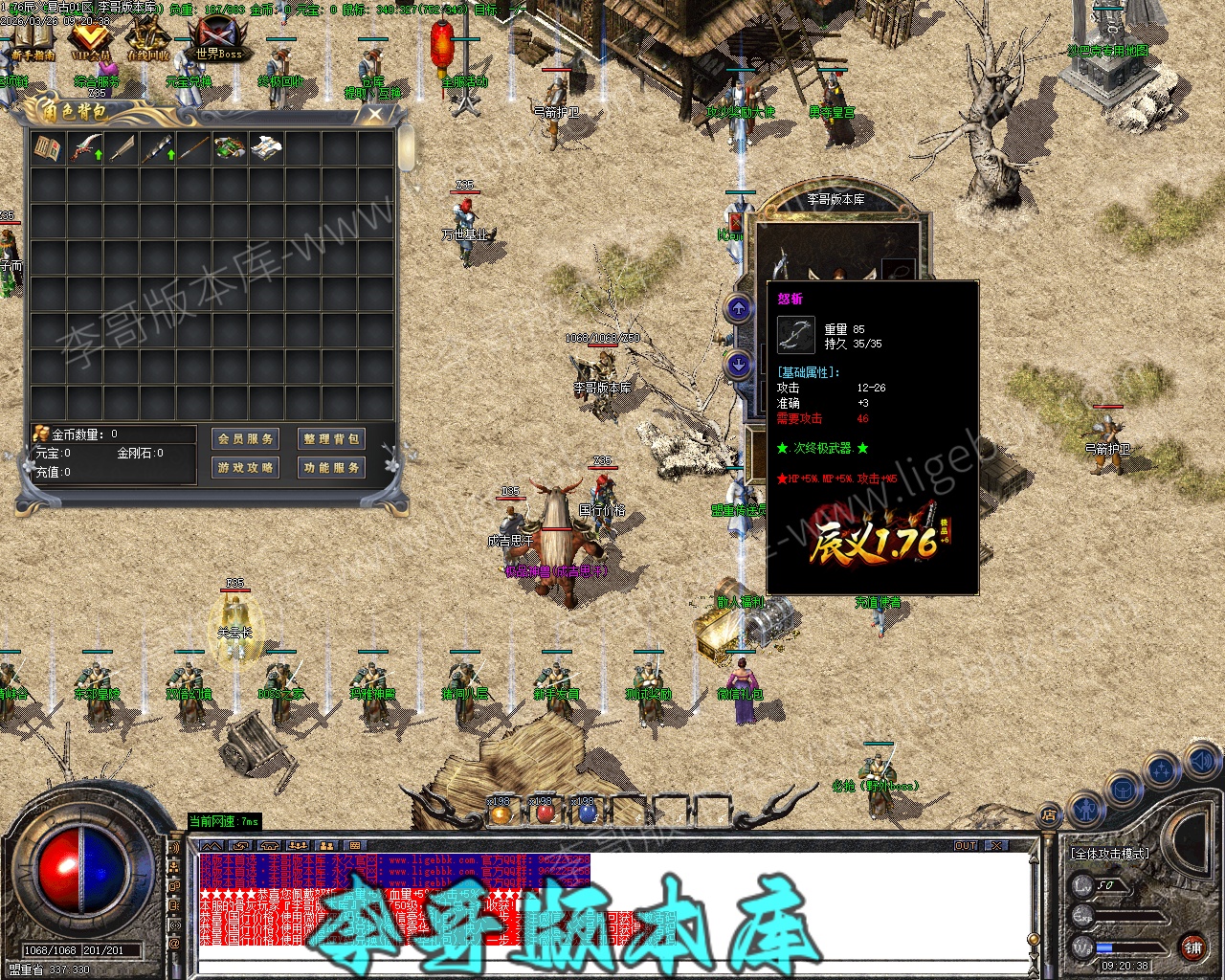This screenshot has height=980, width=1225.
Task: Open the 游戏攻略 game guide button
Action: click(245, 467)
